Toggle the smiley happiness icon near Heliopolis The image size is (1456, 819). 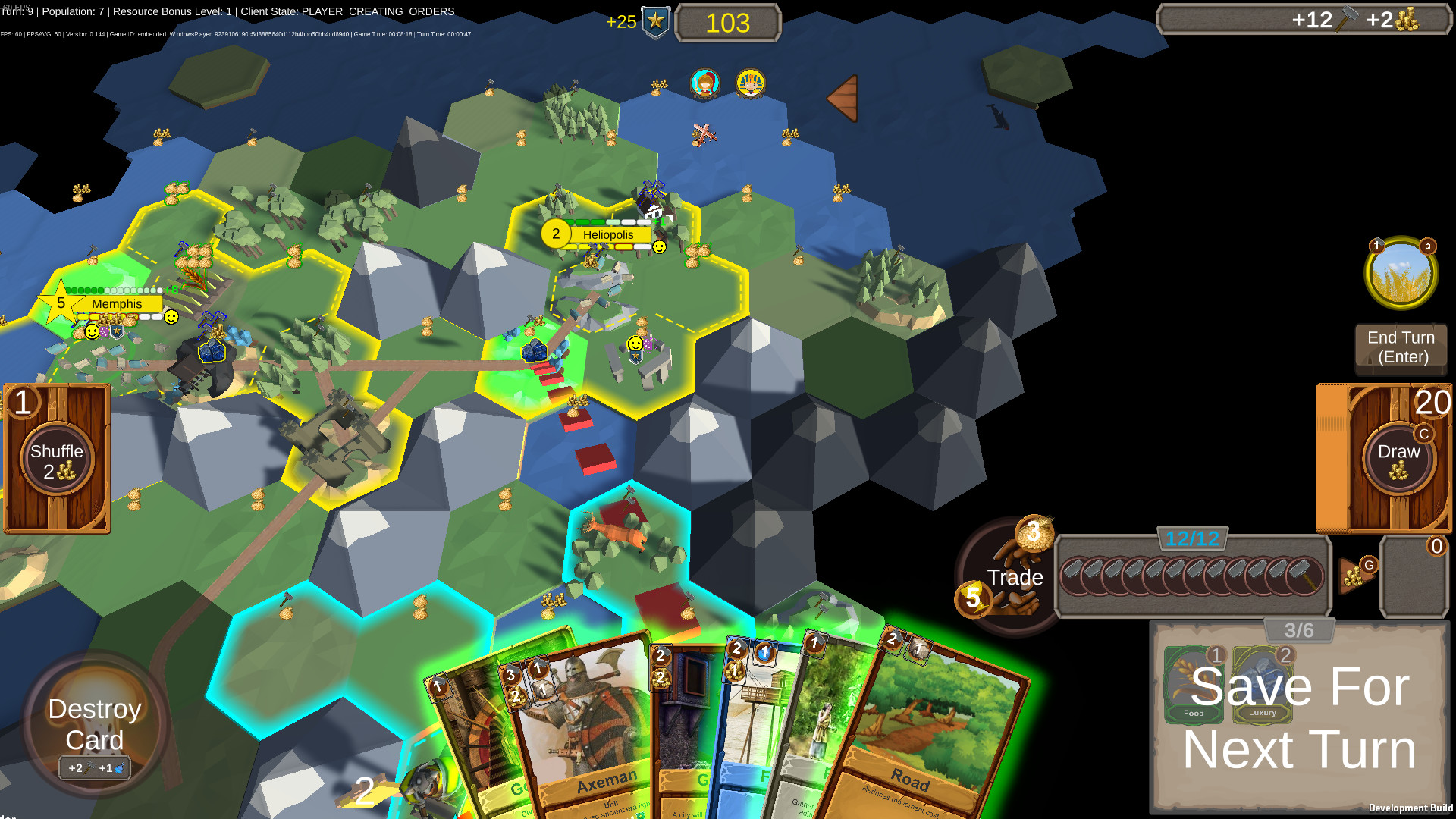click(658, 246)
